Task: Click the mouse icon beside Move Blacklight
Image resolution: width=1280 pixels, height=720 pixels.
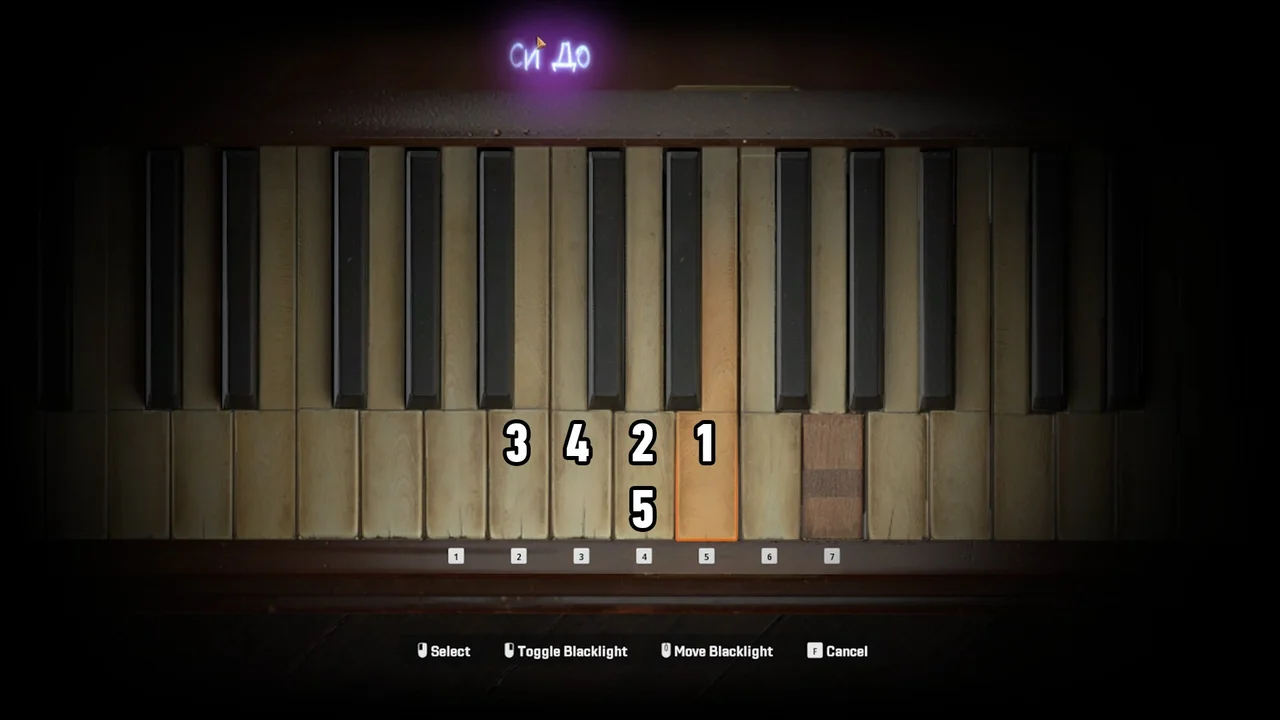Action: click(665, 650)
